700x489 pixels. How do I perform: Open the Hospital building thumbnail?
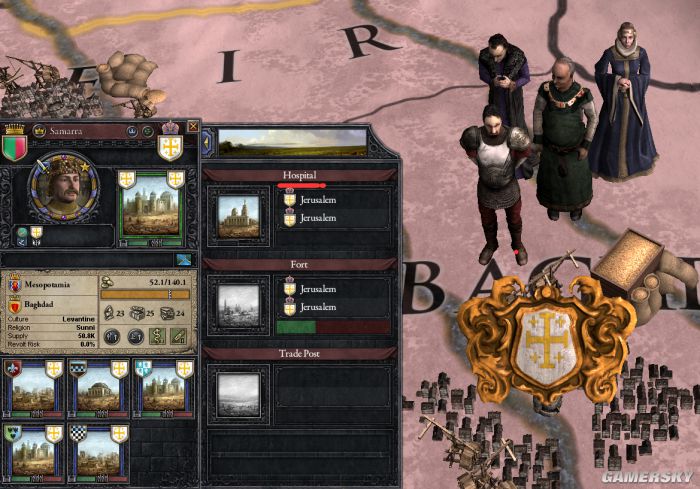tap(239, 211)
